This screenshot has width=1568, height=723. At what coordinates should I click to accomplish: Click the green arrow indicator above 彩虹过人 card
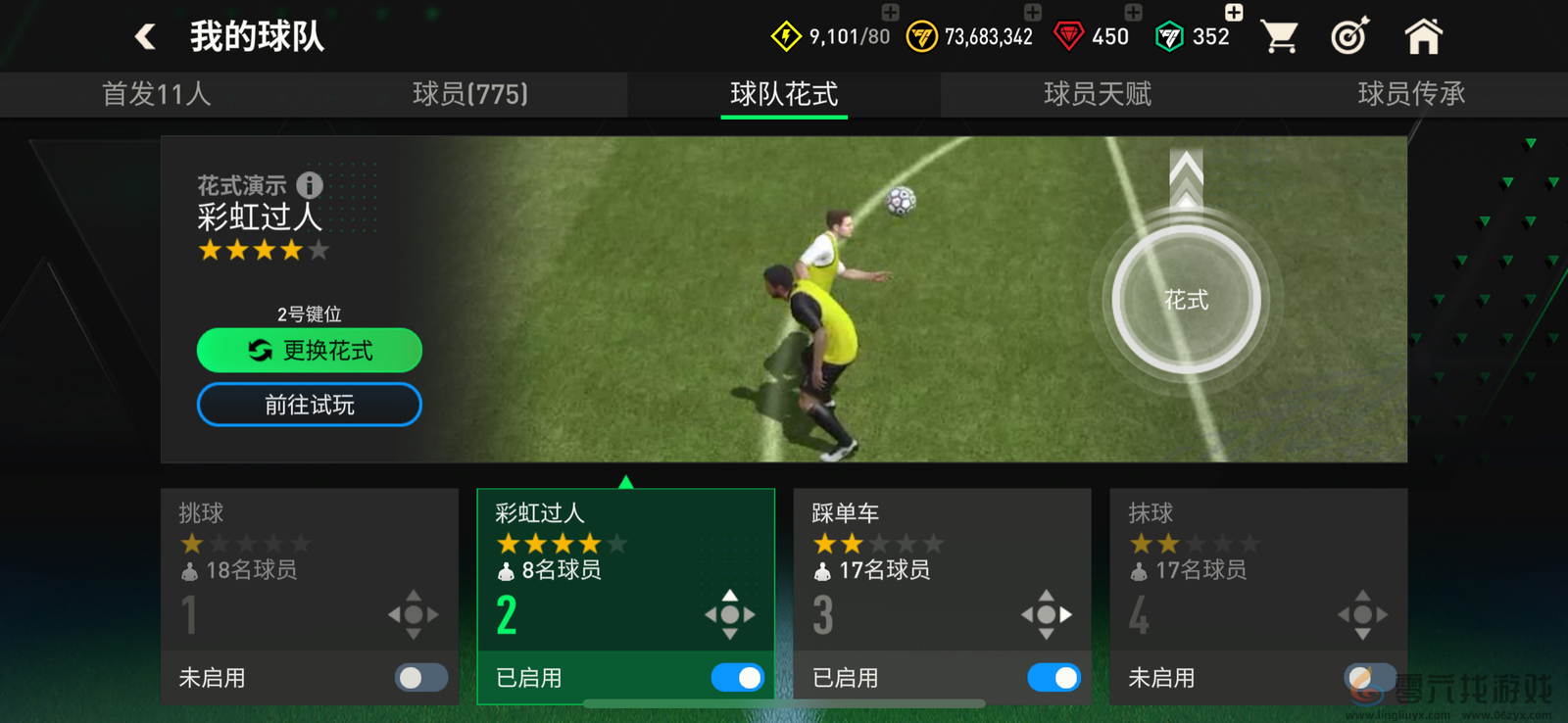click(624, 480)
